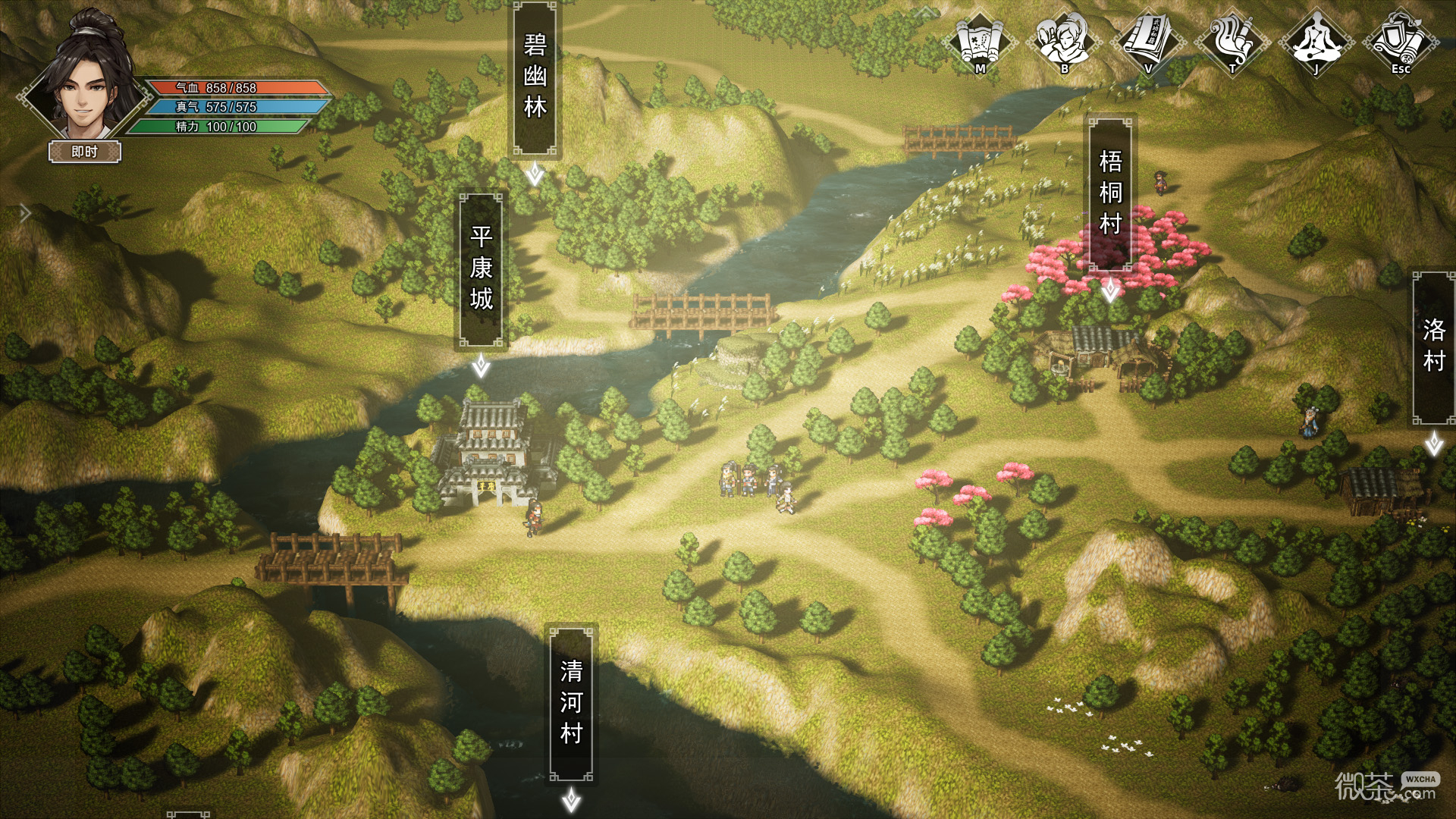Choose the 洛村 location banner
The width and height of the screenshot is (1456, 819).
point(1433,347)
